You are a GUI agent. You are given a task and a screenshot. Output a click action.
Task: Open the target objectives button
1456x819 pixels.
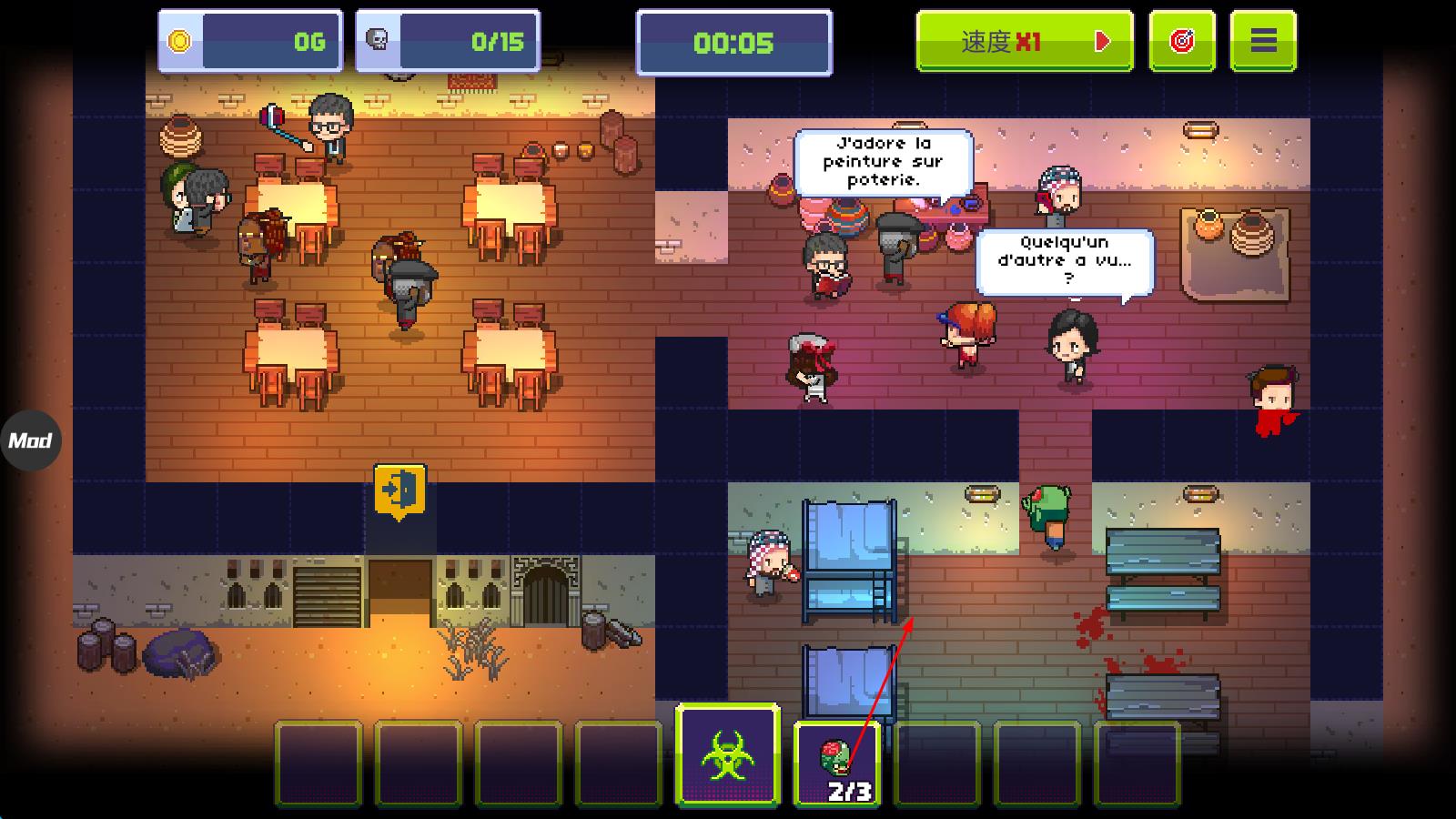point(1181,41)
